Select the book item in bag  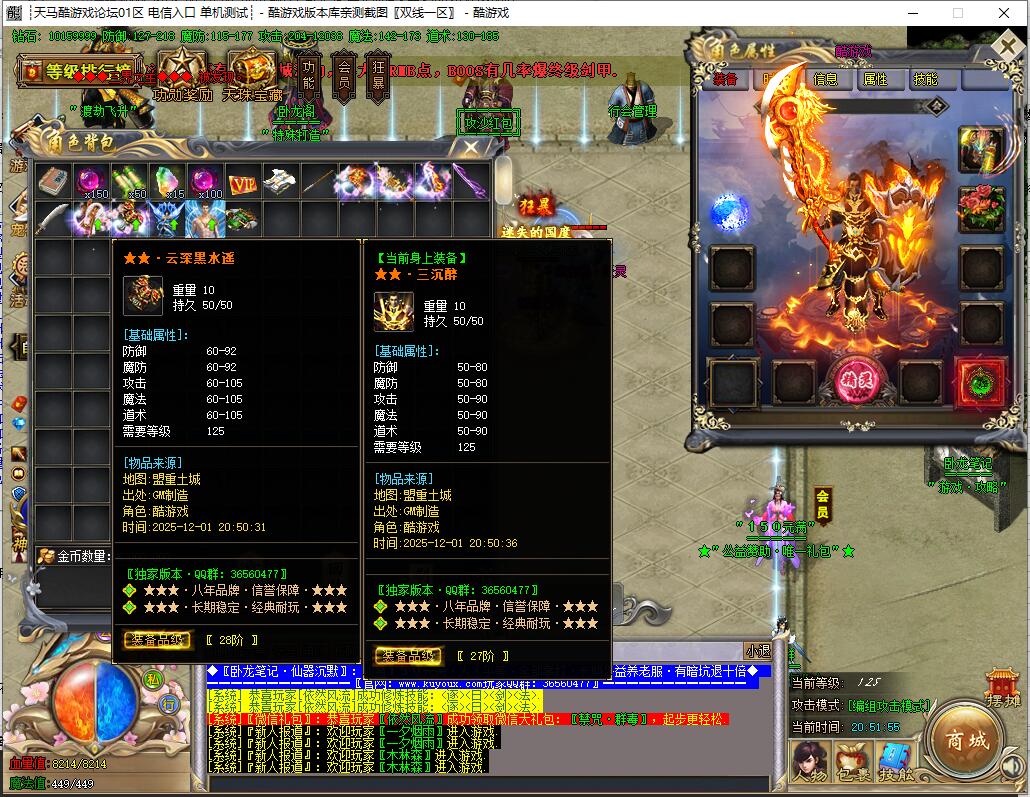(52, 182)
